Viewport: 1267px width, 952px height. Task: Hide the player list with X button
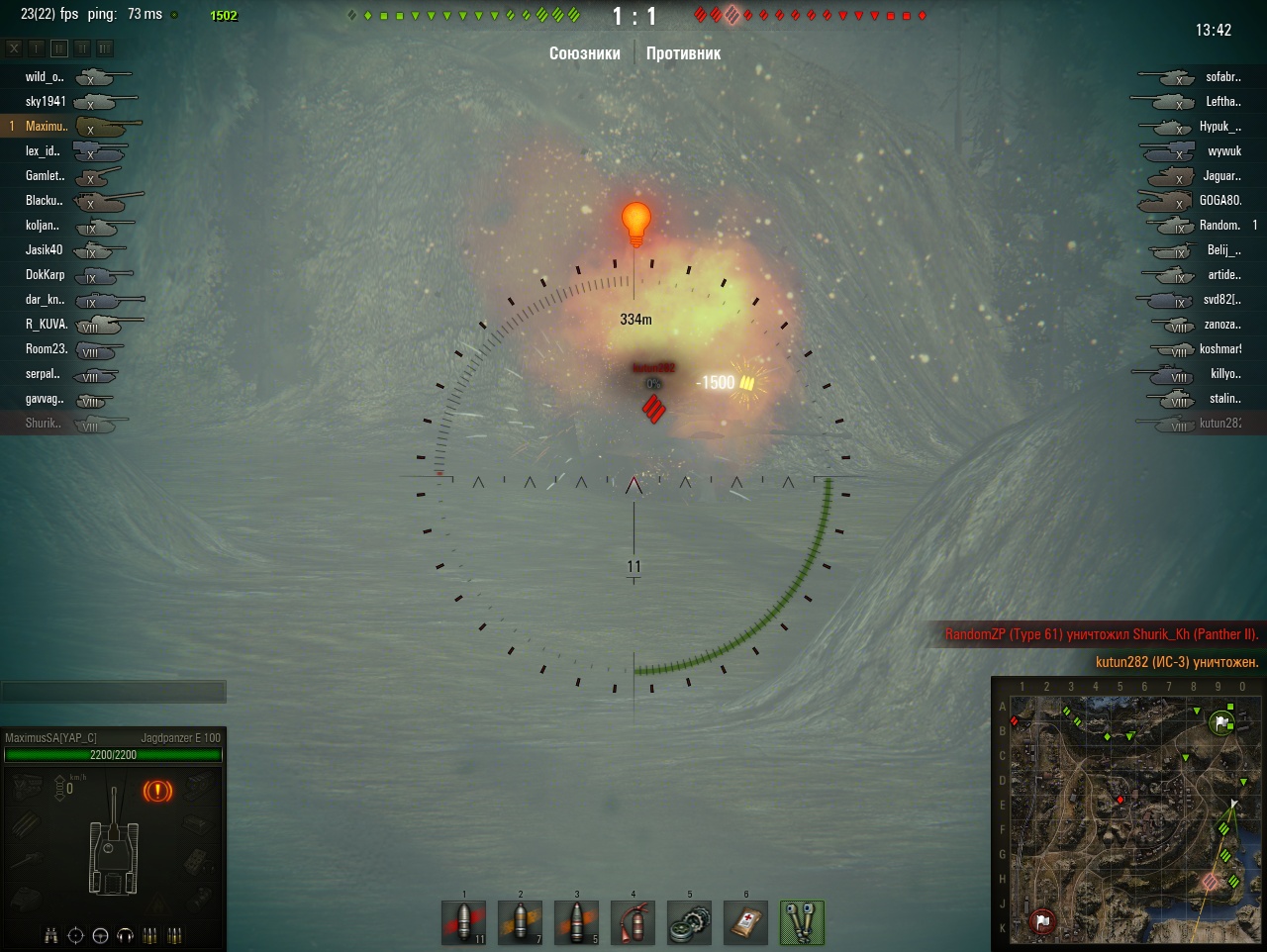pyautogui.click(x=14, y=48)
